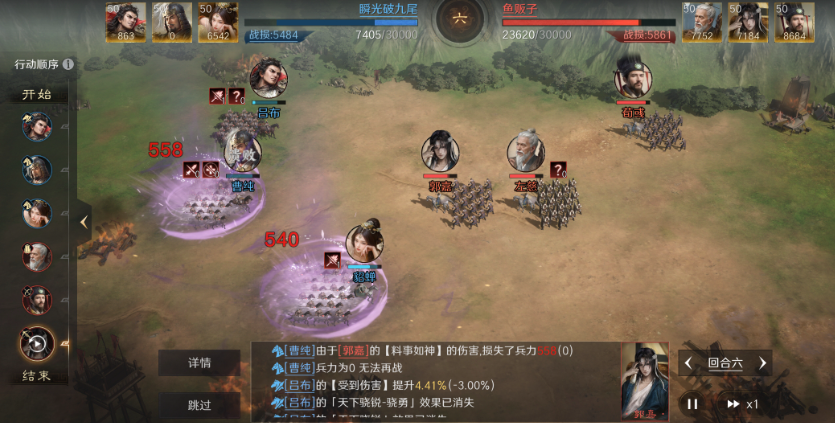Toggle the x1 fast-forward speed
The width and height of the screenshot is (835, 423).
(742, 404)
